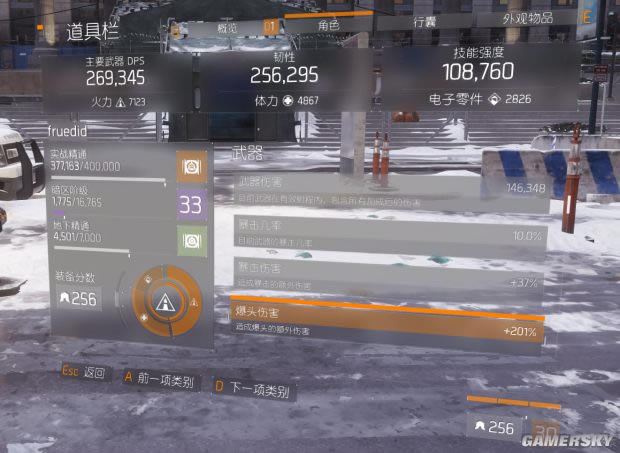Select the 武器伤害 (Weapon Damage) stat row
This screenshot has height=453, width=620.
click(389, 190)
